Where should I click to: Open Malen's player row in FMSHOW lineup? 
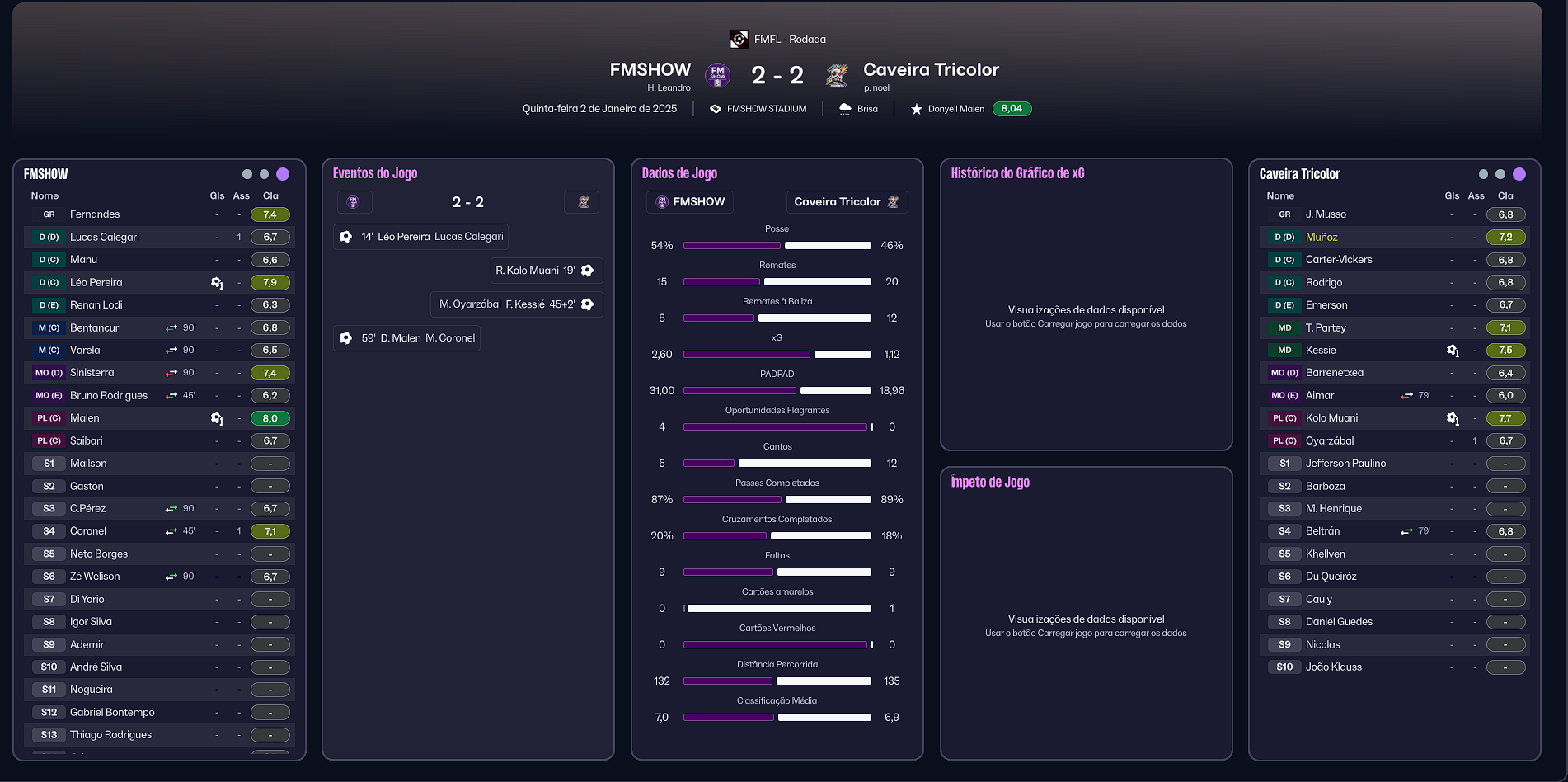(x=84, y=418)
